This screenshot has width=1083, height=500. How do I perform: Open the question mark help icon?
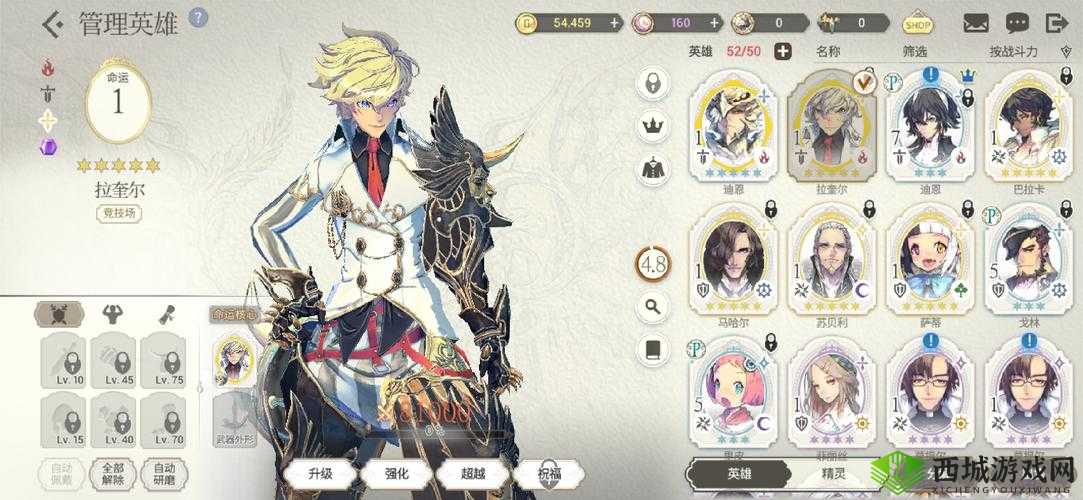tap(198, 18)
